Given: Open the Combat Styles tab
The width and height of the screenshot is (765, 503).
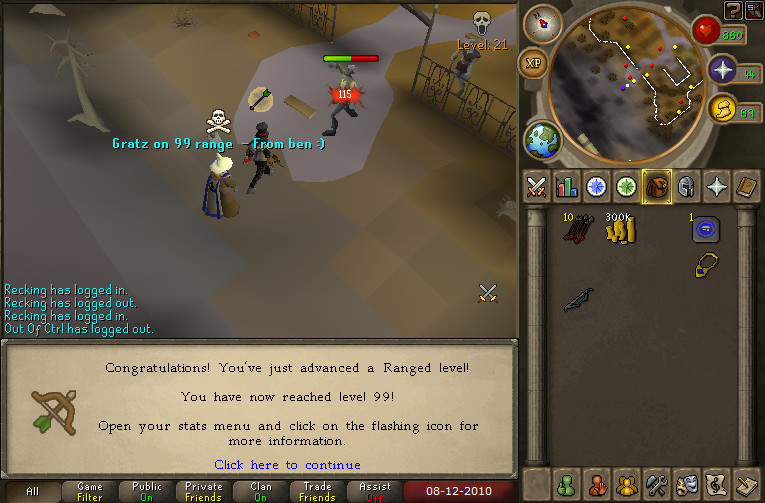Looking at the screenshot, I should 537,187.
